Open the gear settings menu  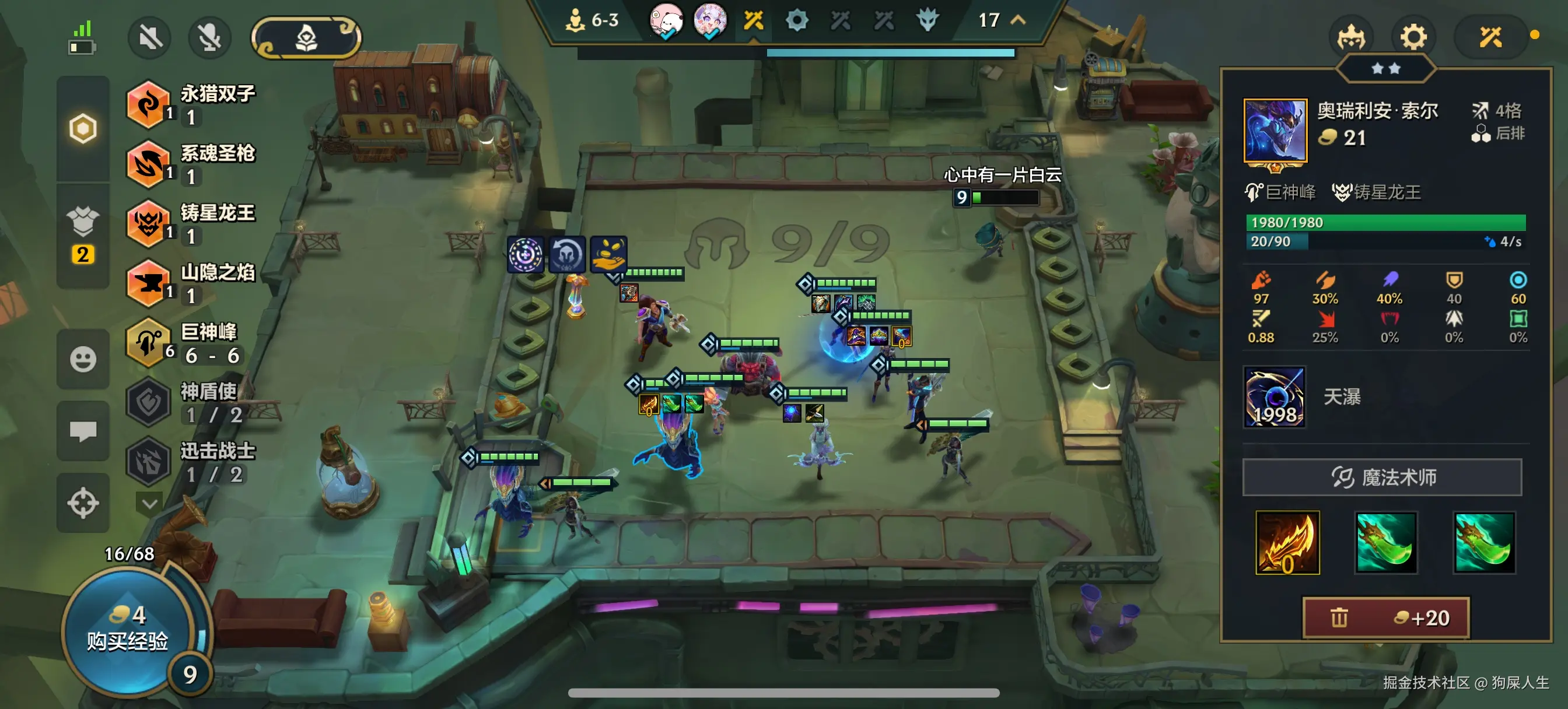(x=1412, y=38)
